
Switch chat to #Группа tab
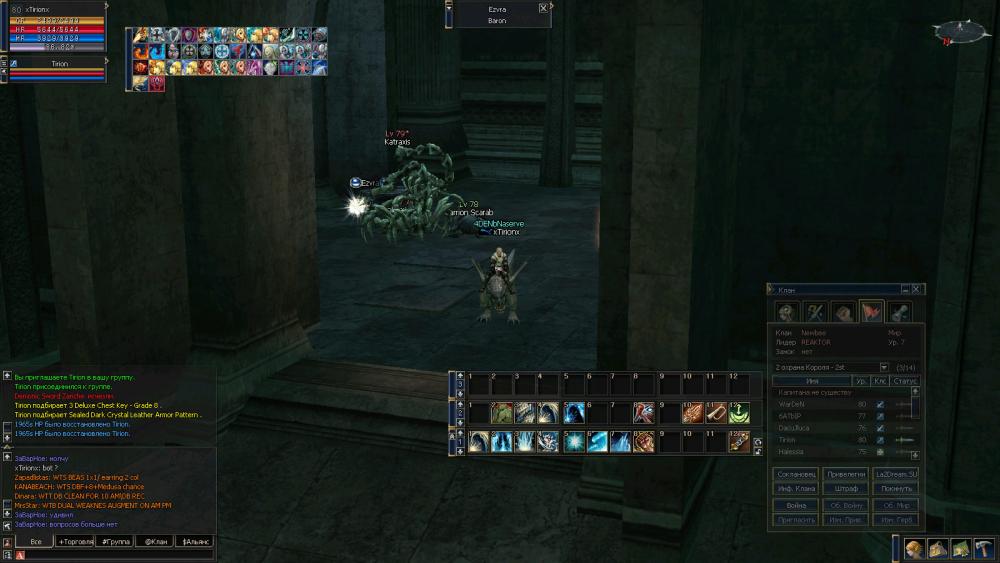[115, 541]
